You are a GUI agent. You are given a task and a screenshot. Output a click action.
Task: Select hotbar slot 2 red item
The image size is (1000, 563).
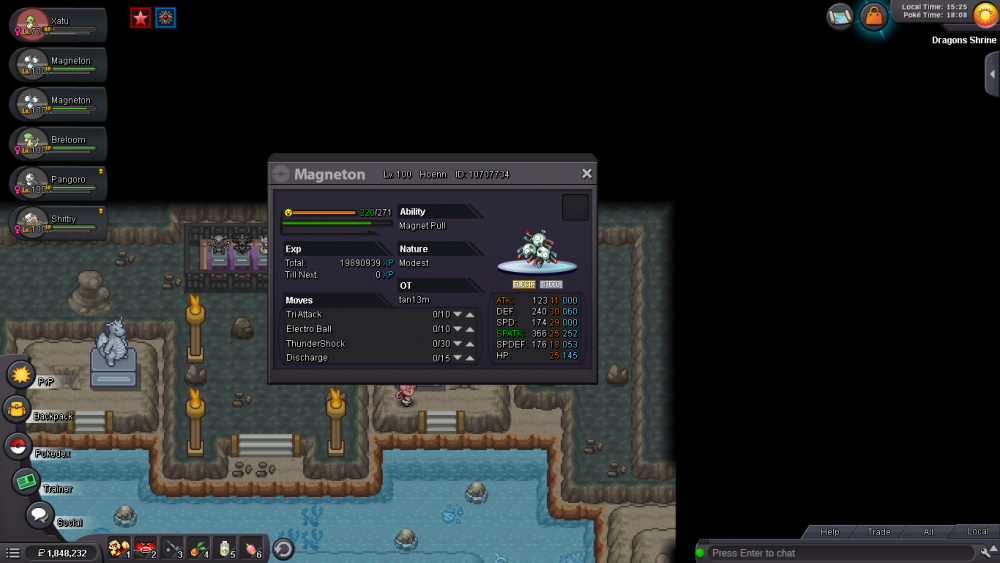(x=145, y=548)
